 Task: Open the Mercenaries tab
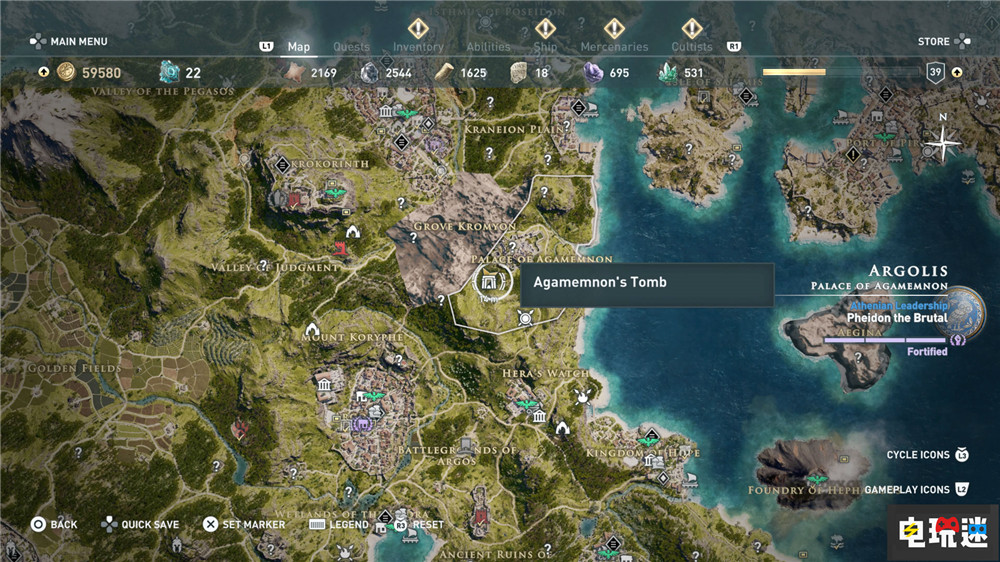tap(613, 46)
